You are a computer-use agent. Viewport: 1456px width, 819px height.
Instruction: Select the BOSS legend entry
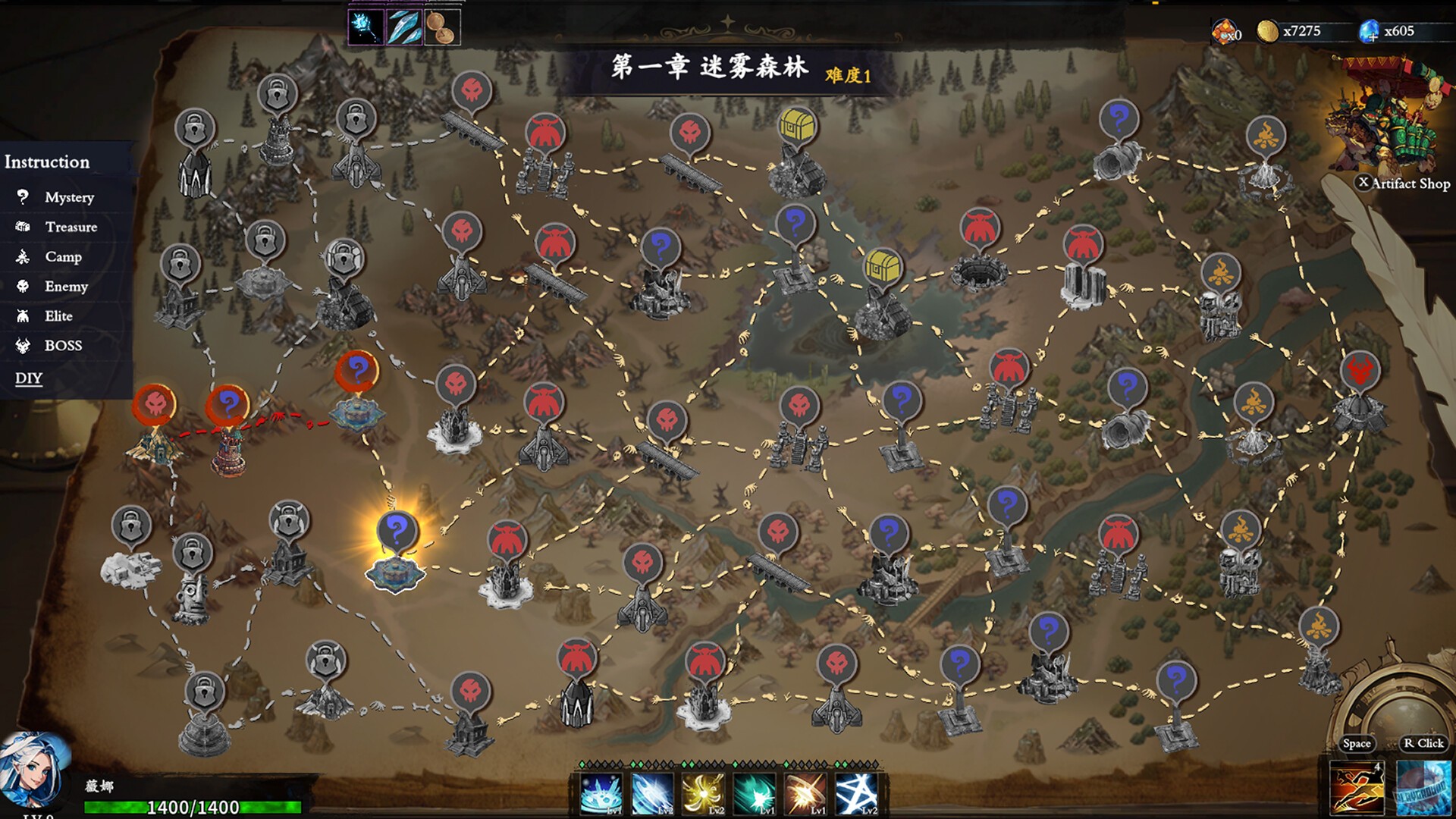pos(64,345)
